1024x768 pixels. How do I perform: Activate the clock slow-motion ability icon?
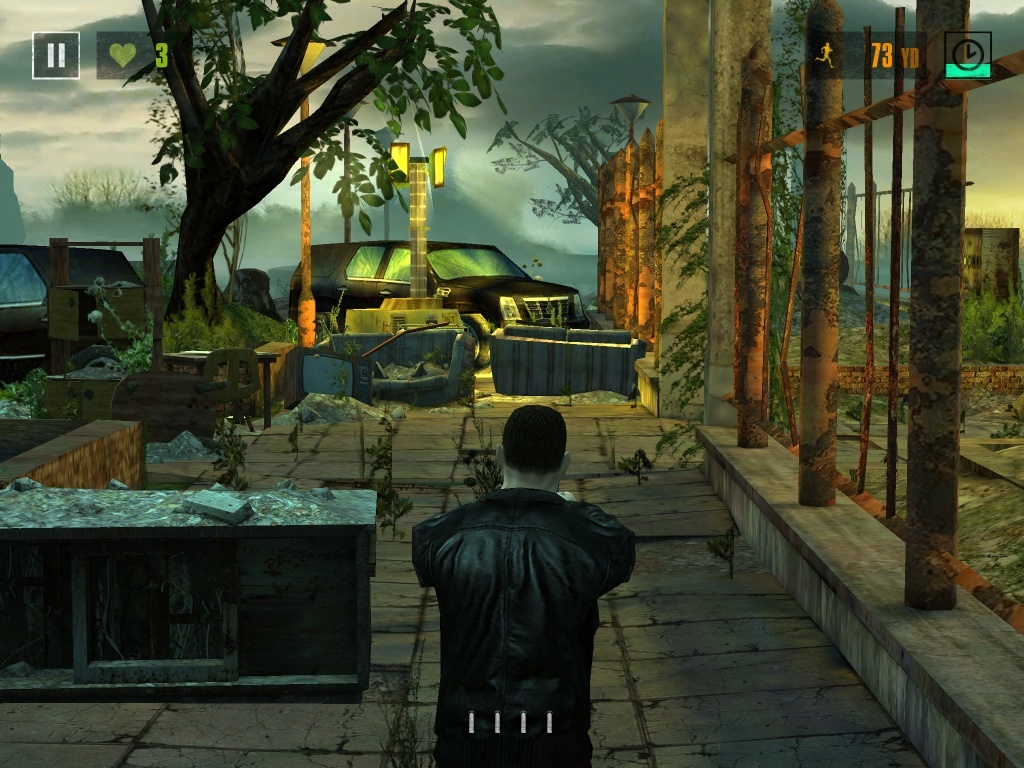pyautogui.click(x=967, y=54)
